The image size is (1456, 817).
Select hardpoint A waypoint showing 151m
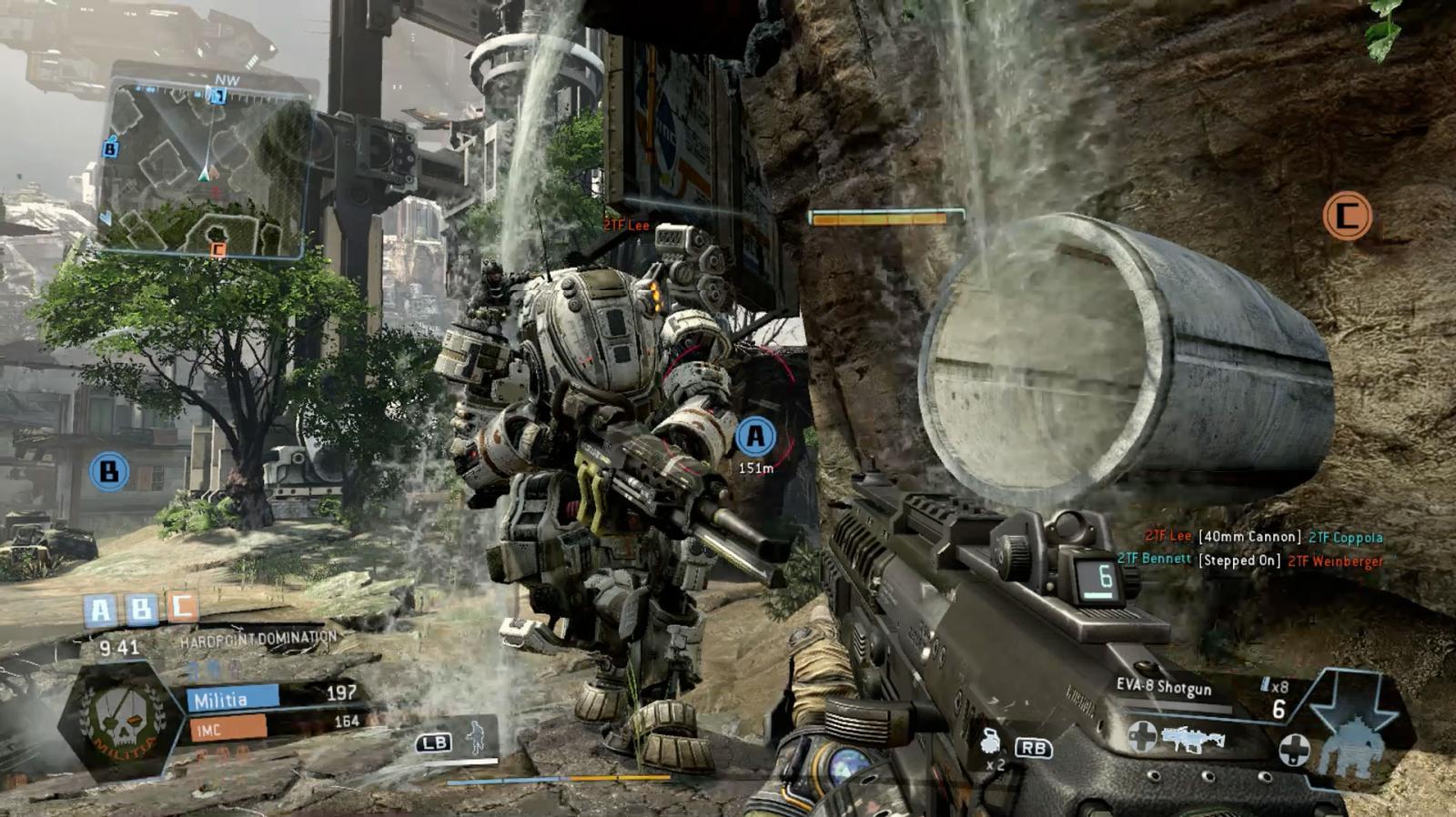755,437
